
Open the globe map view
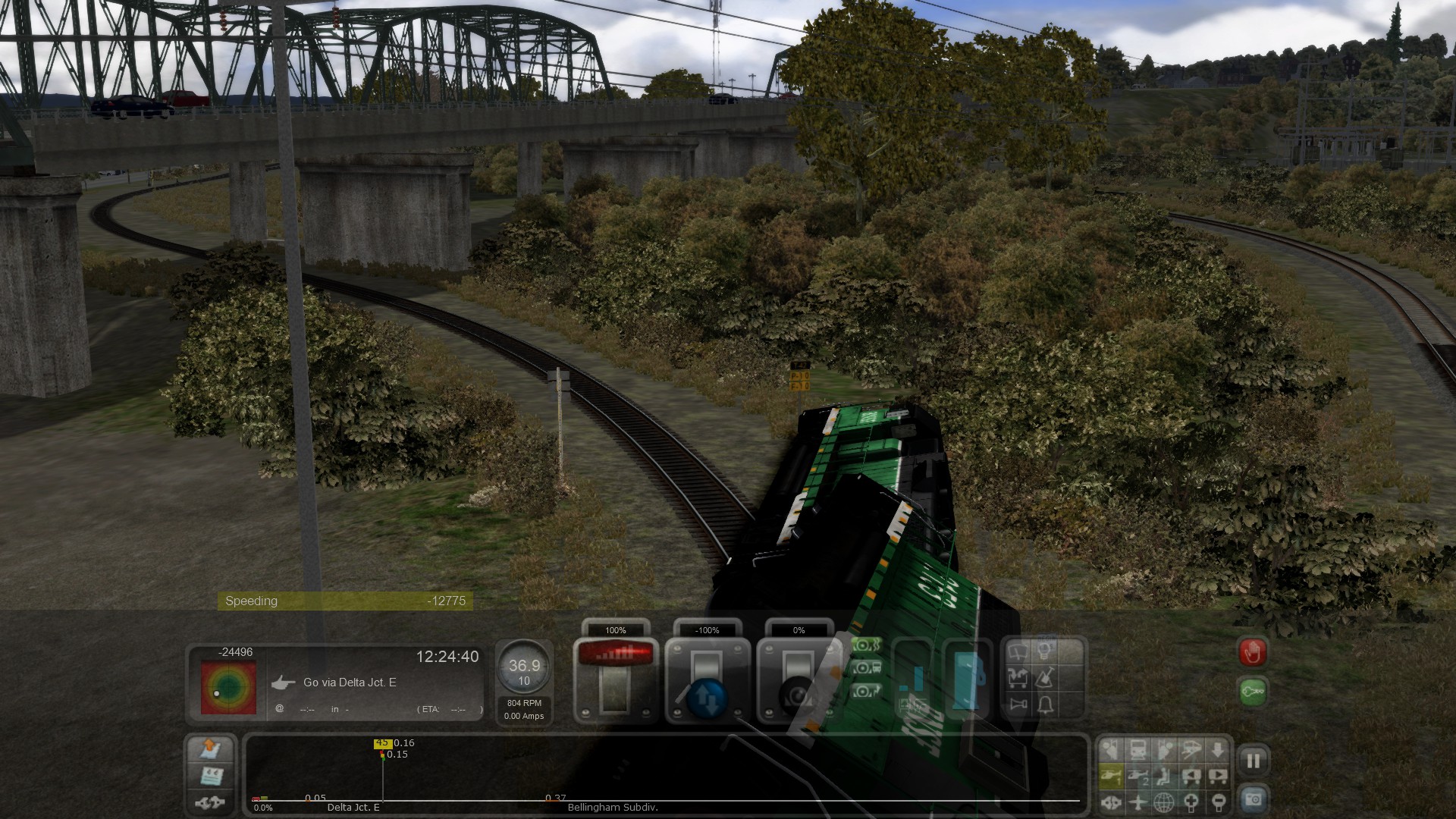[x=1164, y=802]
